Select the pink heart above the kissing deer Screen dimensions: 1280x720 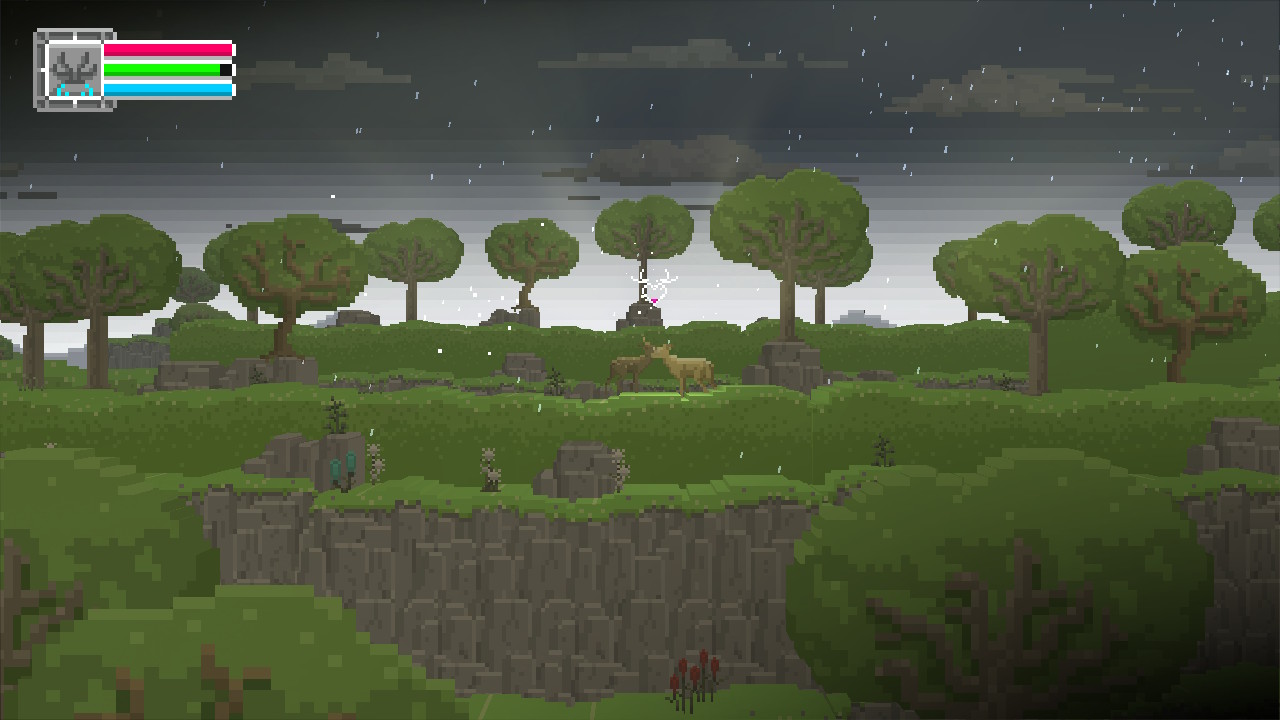click(x=654, y=299)
